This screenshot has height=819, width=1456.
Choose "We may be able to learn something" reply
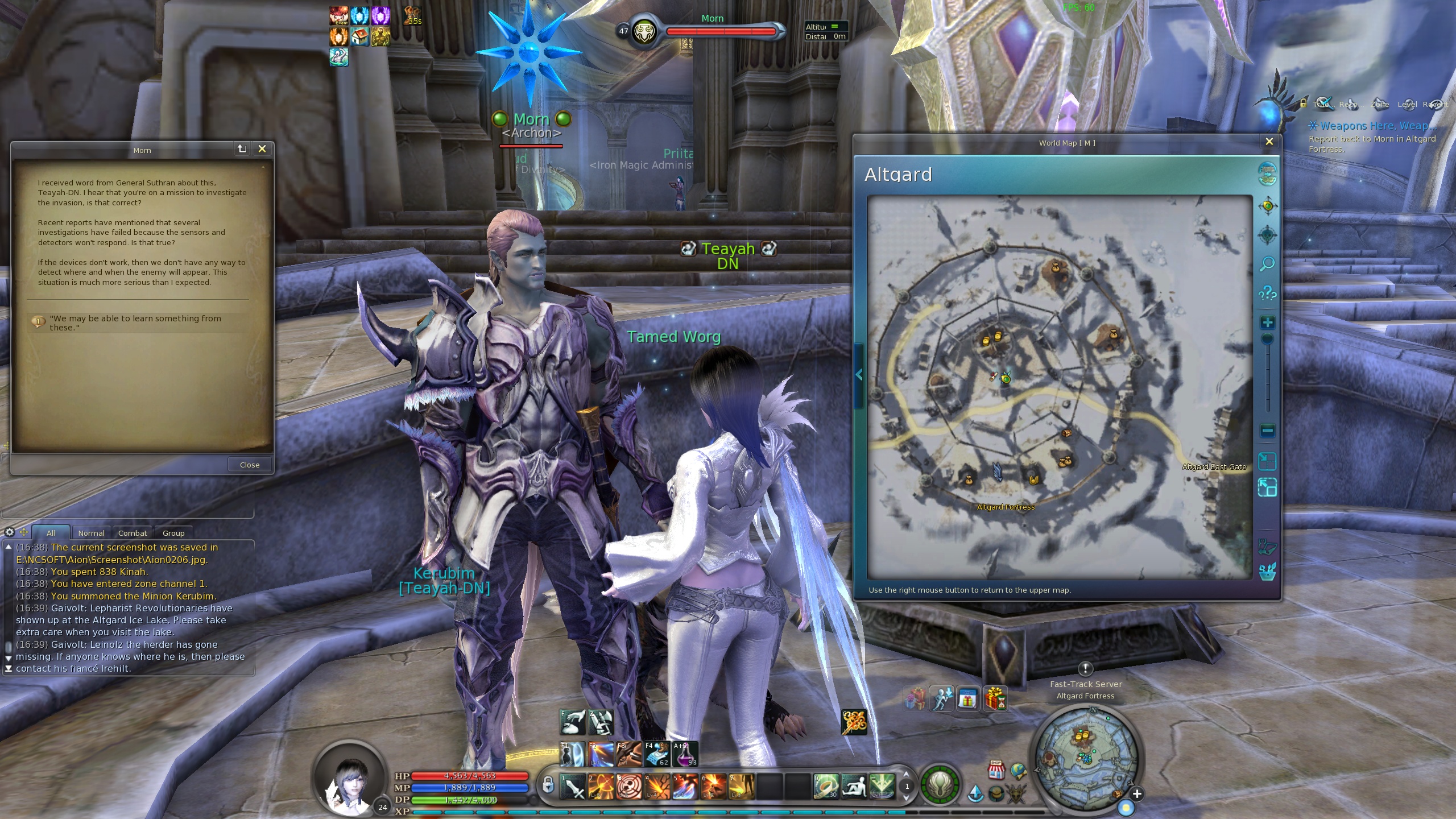135,322
